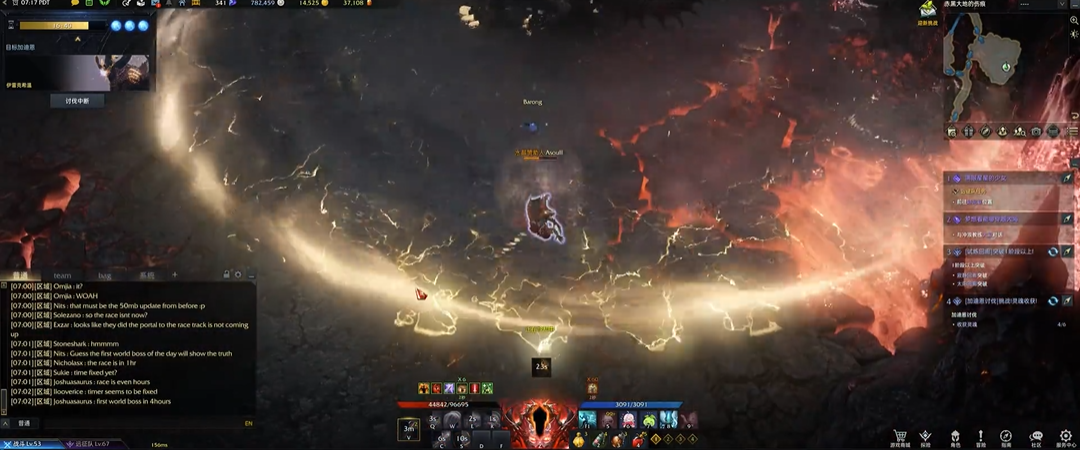This screenshot has width=1080, height=450.
Task: Activate the V skill with 3m cooldown
Action: [x=408, y=428]
